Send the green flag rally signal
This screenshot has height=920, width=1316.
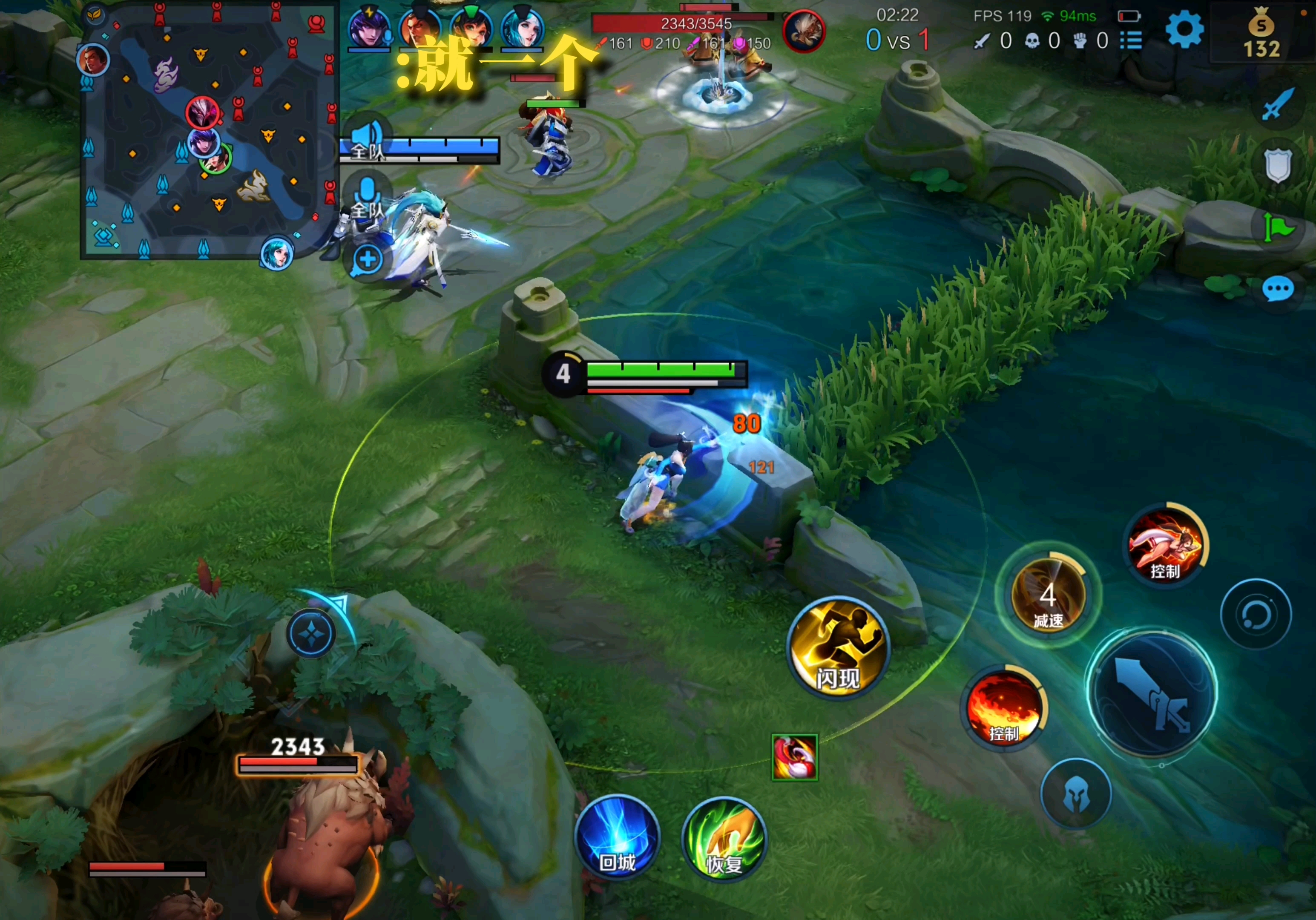pyautogui.click(x=1278, y=228)
